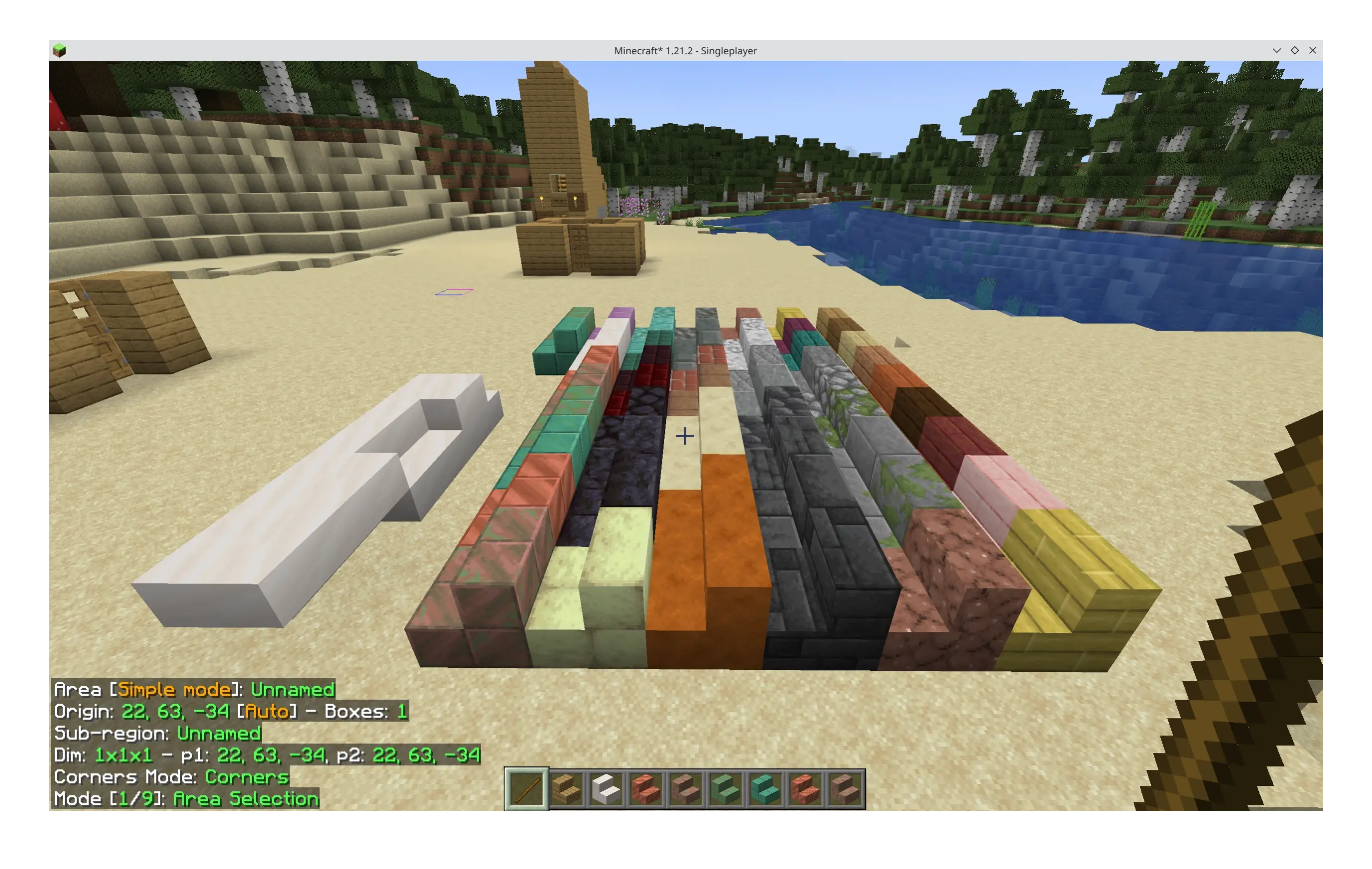Select the wooden stick hotbar slot
1372x869 pixels.
tap(526, 789)
